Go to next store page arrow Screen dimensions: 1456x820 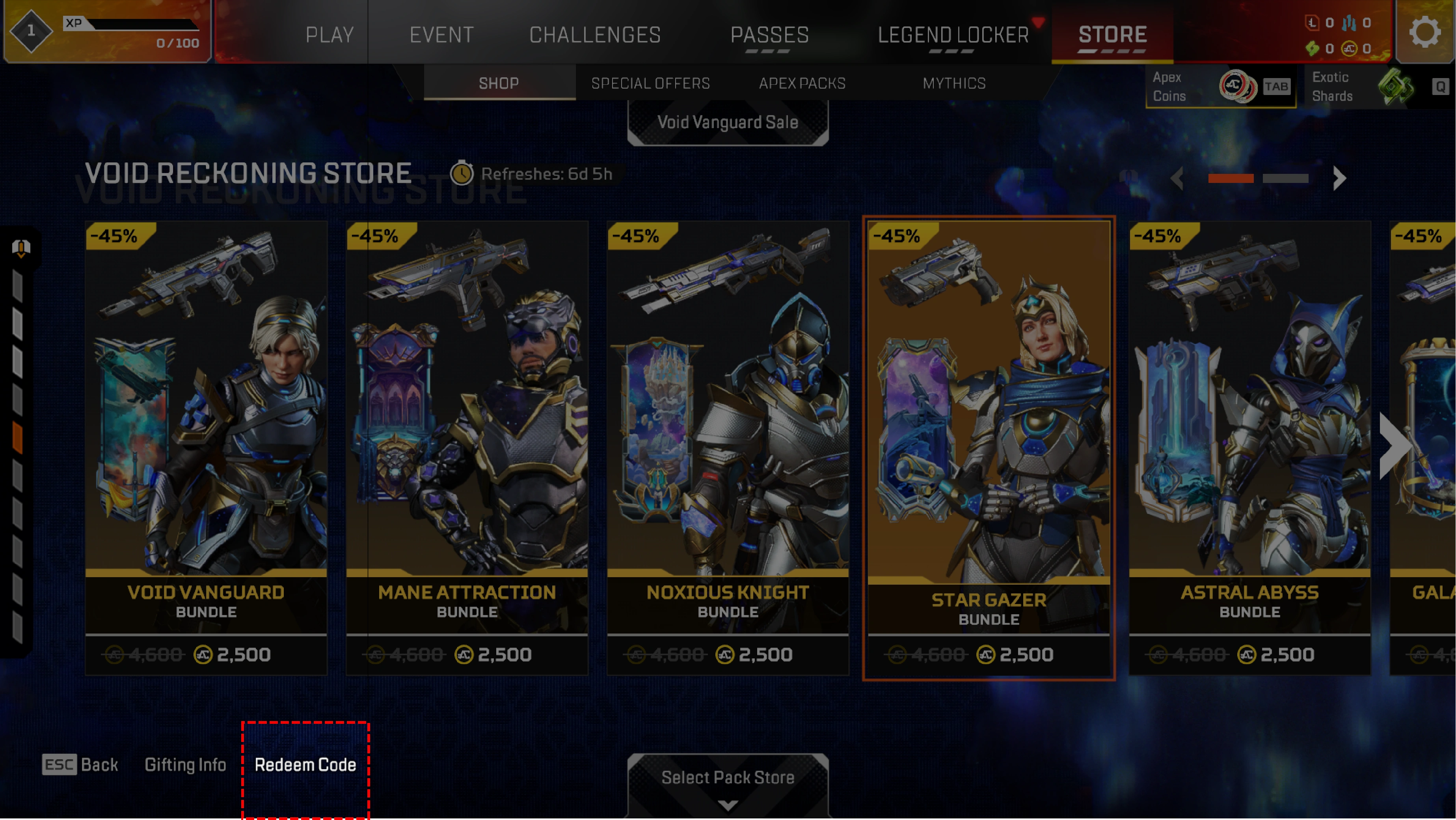pos(1339,178)
